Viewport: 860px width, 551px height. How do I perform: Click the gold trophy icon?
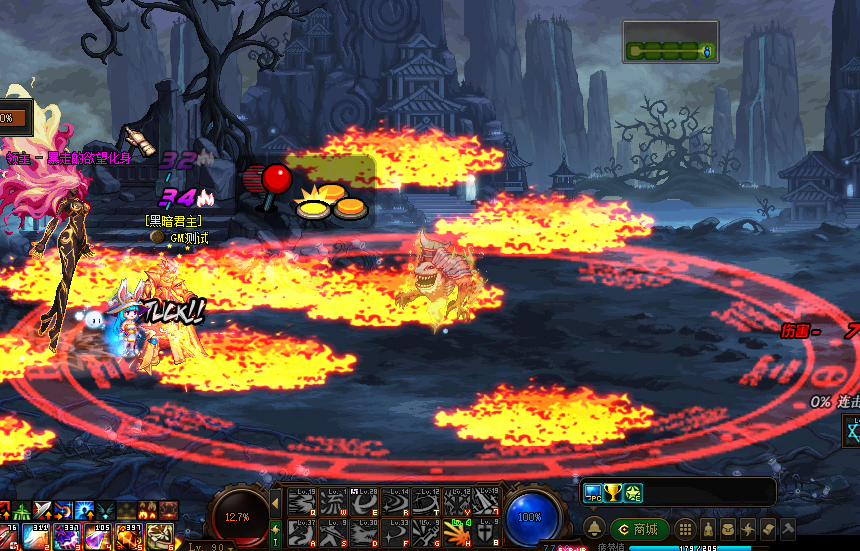(x=613, y=492)
